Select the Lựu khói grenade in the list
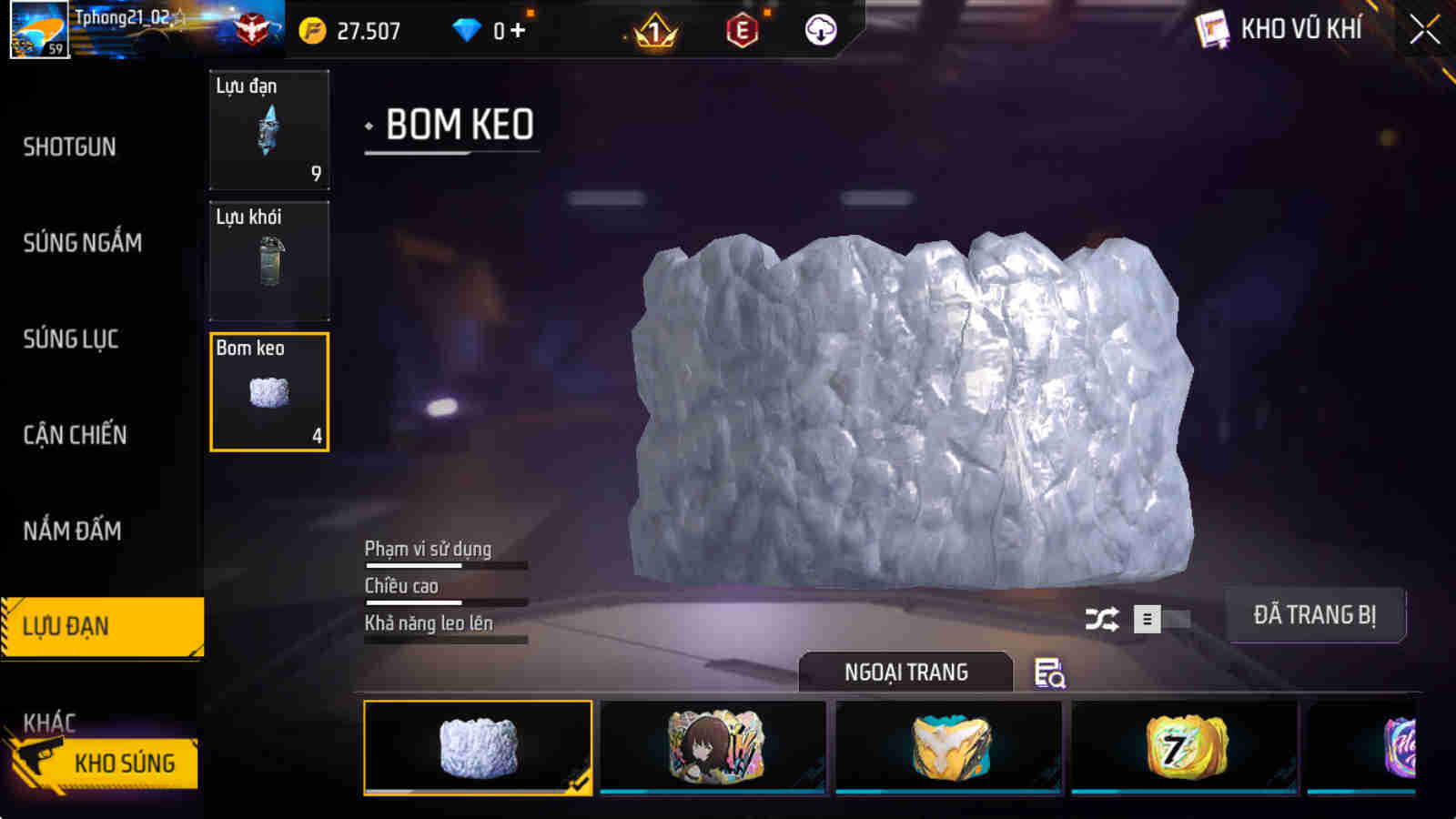This screenshot has height=819, width=1456. 269,261
